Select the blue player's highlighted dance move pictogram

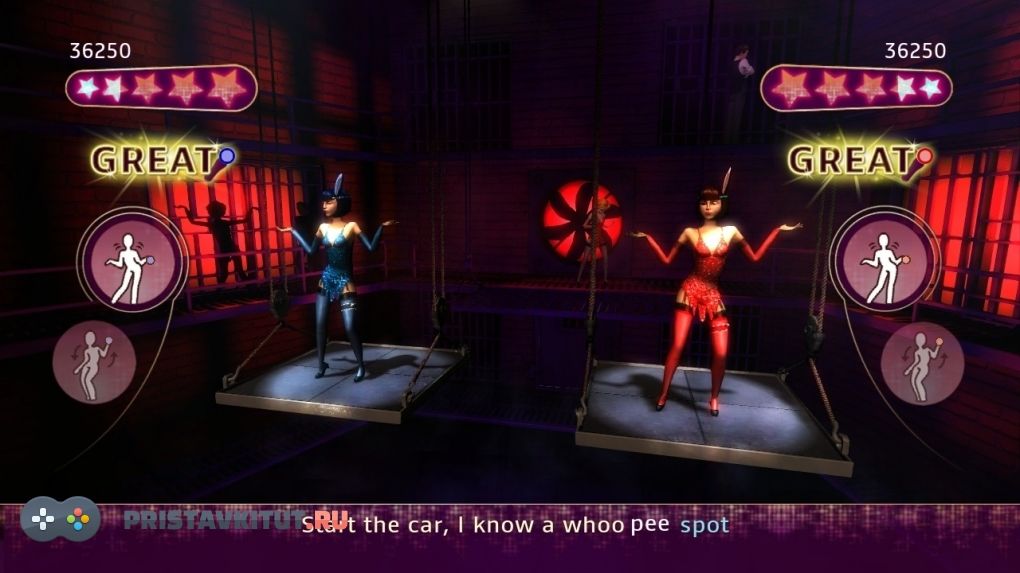pyautogui.click(x=132, y=262)
